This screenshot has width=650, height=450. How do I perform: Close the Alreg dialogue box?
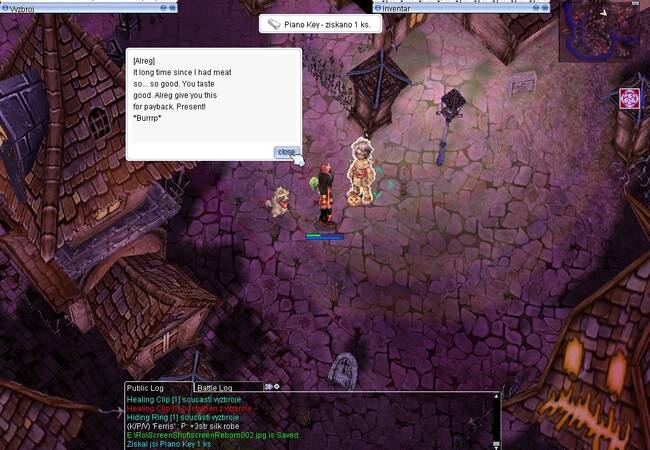click(x=287, y=152)
